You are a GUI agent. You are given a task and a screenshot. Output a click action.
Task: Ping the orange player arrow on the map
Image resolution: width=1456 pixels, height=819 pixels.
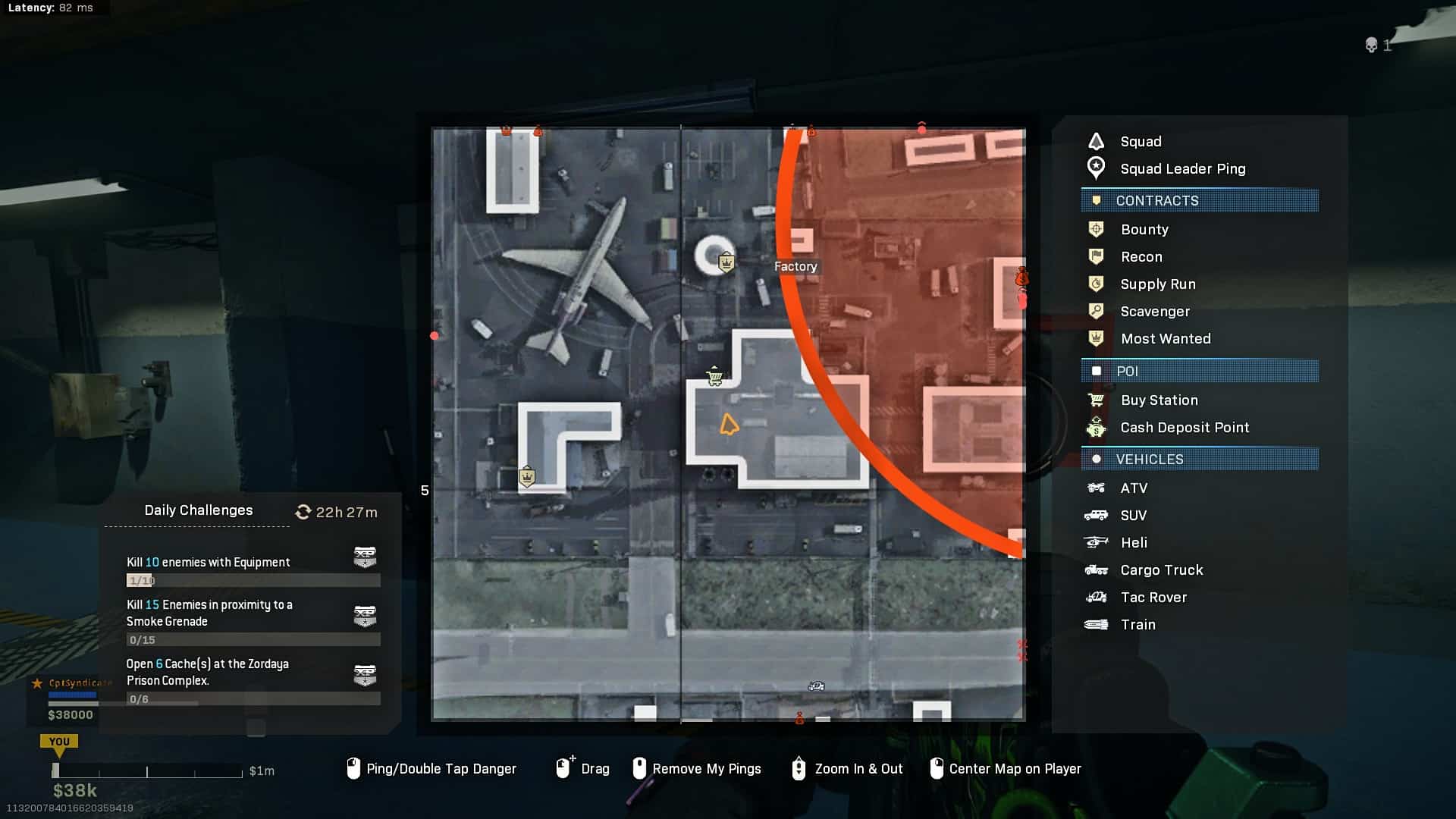[729, 425]
